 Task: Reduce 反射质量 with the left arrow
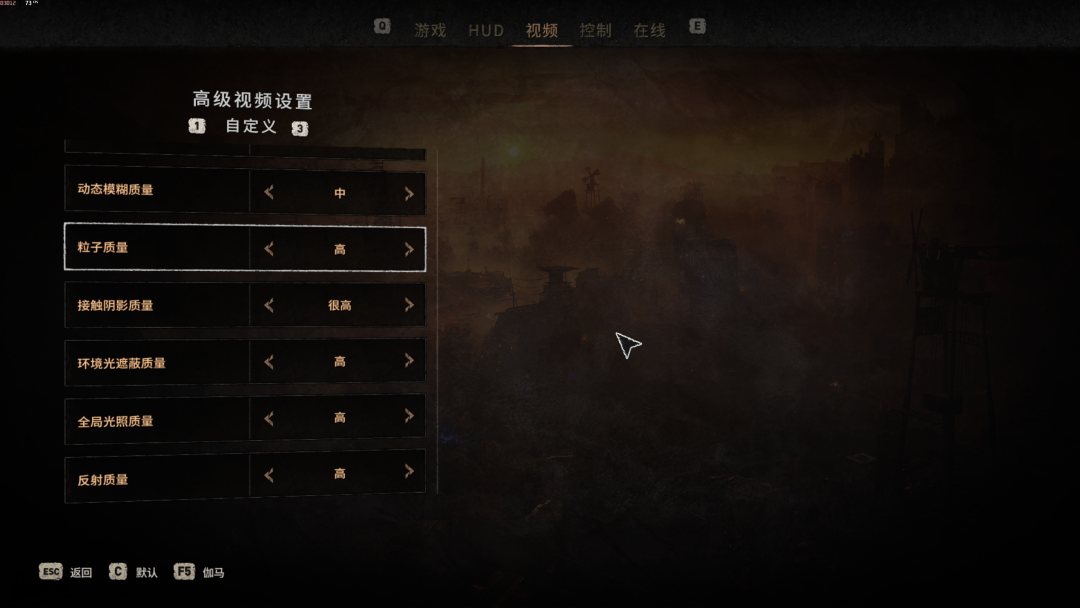[x=269, y=475]
